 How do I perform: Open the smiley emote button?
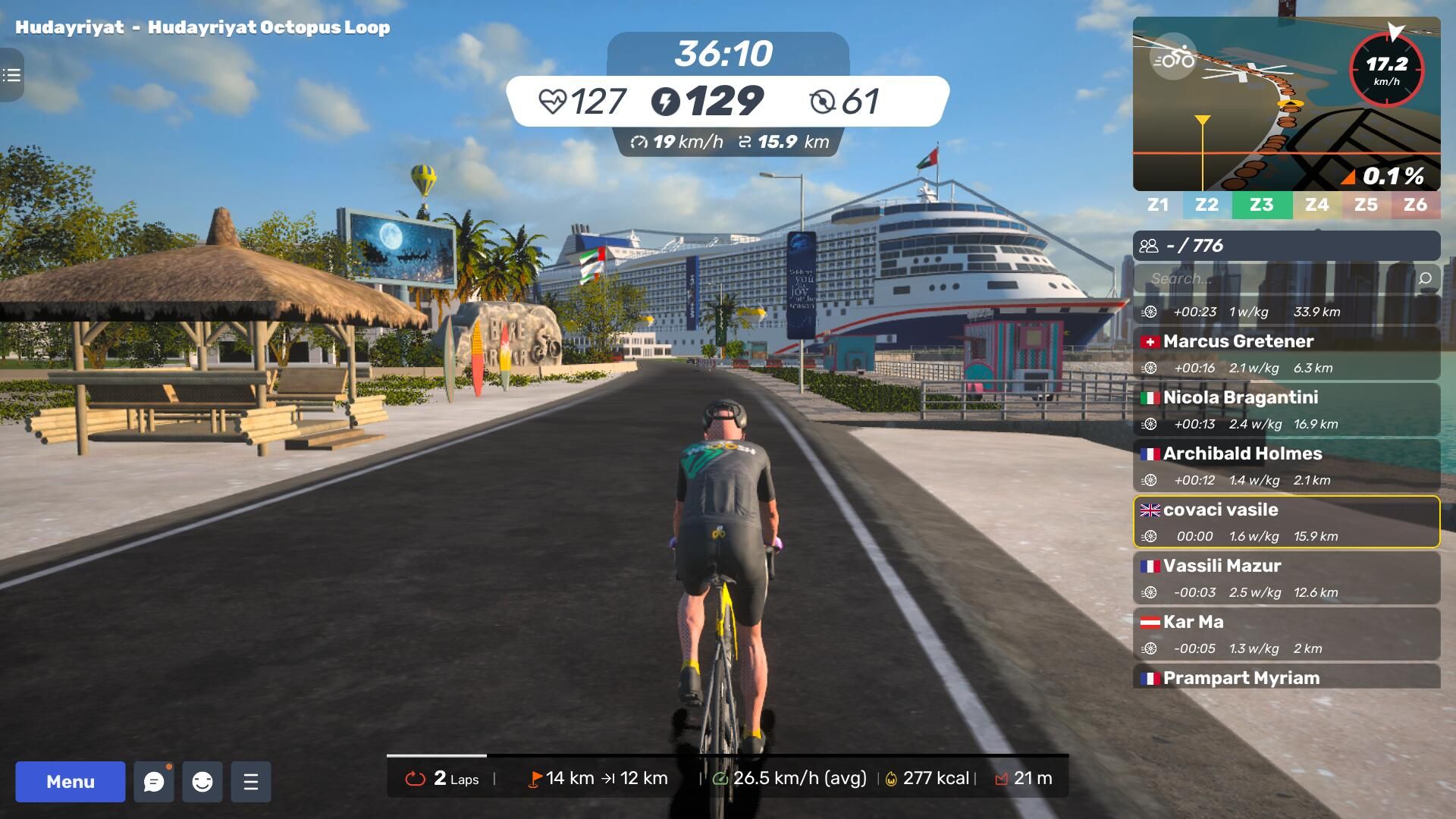pos(202,782)
